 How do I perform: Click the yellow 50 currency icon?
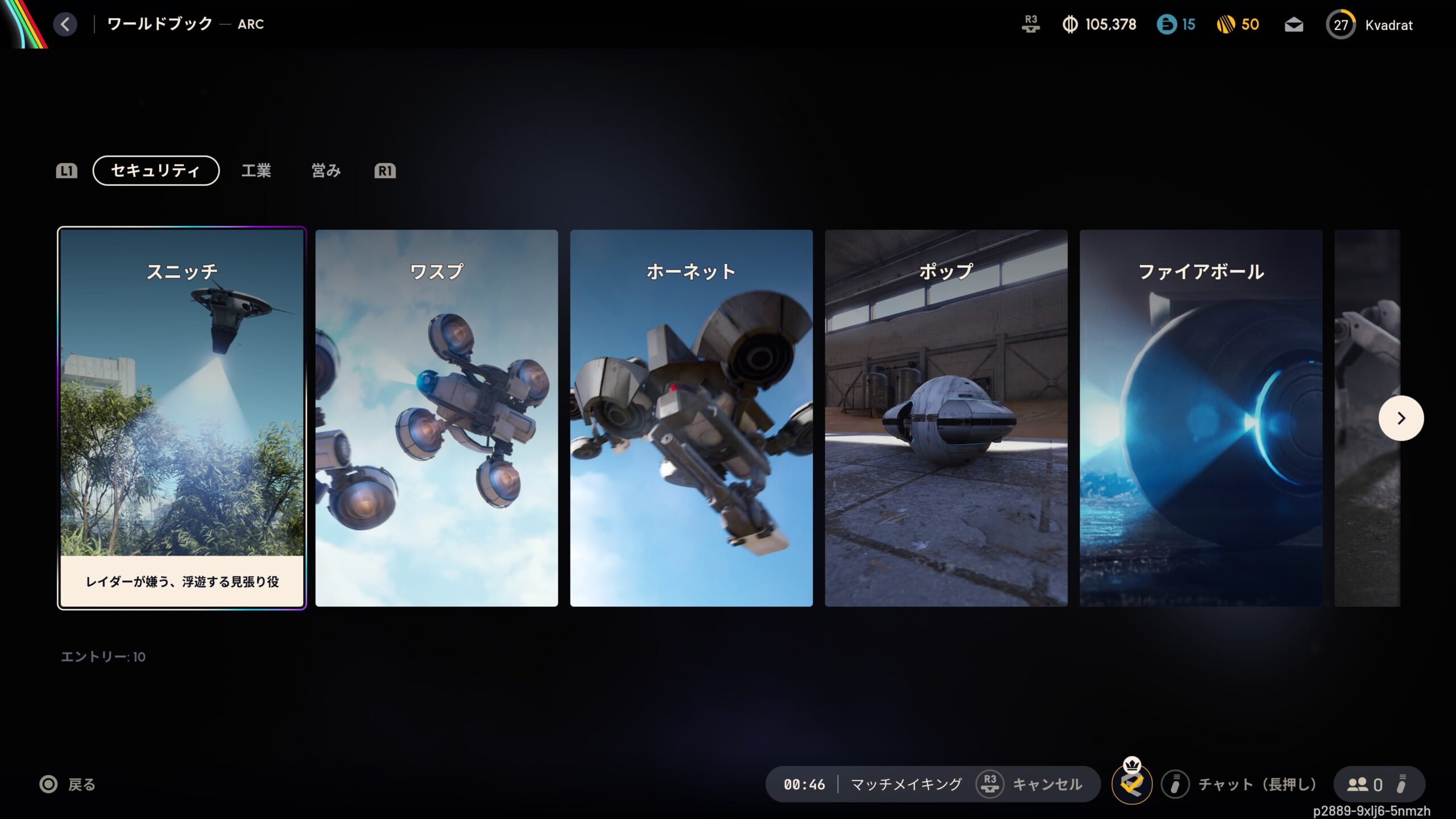pyautogui.click(x=1226, y=24)
